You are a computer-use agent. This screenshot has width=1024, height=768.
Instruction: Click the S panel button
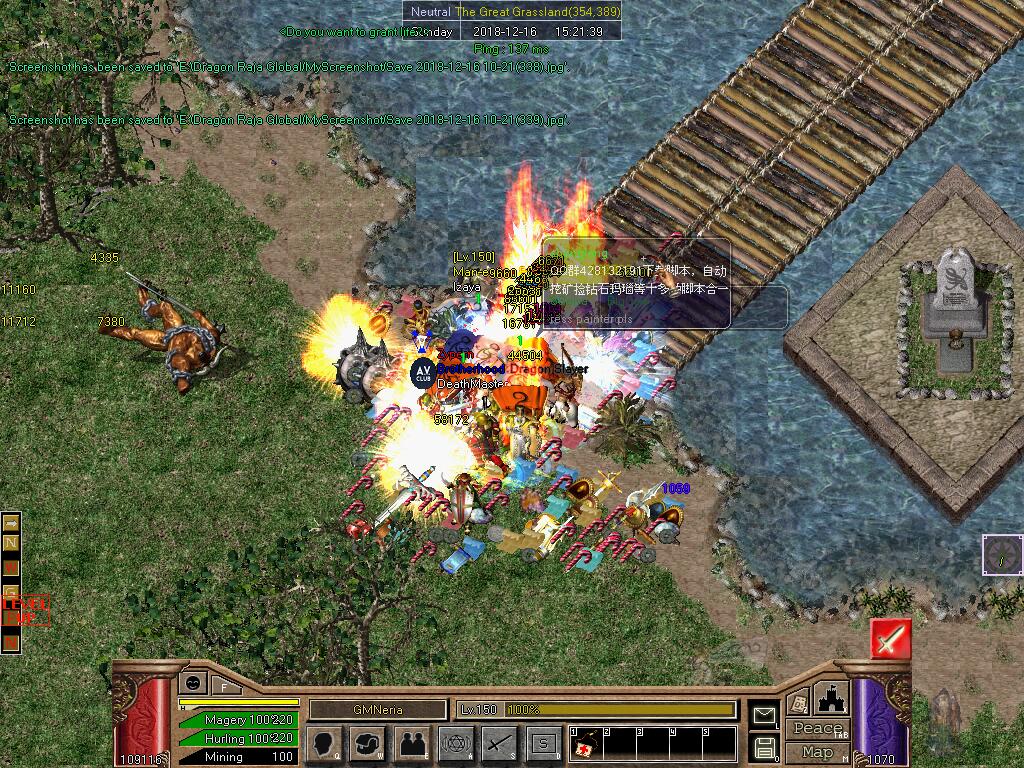[544, 743]
